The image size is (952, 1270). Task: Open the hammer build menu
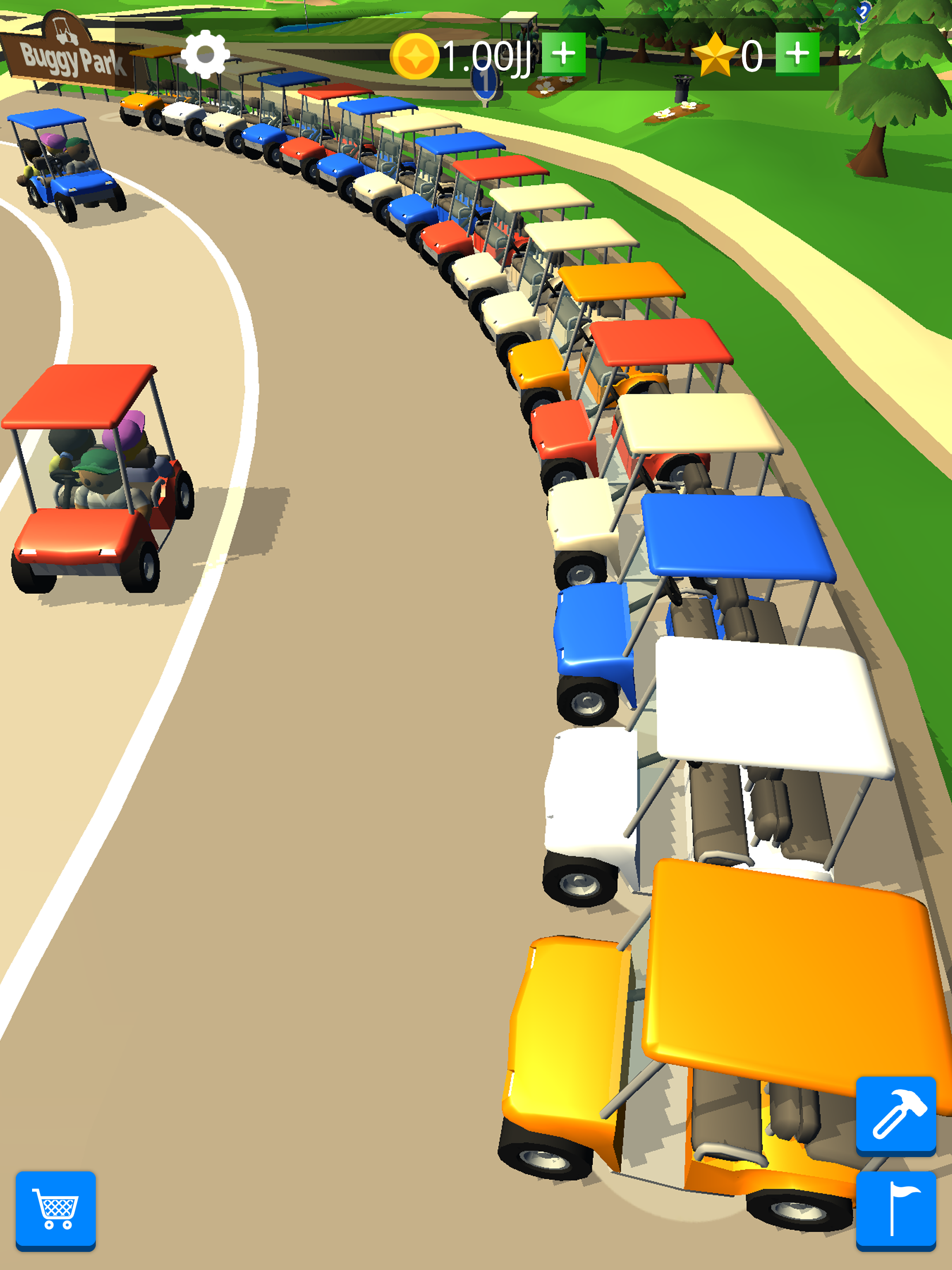pyautogui.click(x=895, y=1115)
